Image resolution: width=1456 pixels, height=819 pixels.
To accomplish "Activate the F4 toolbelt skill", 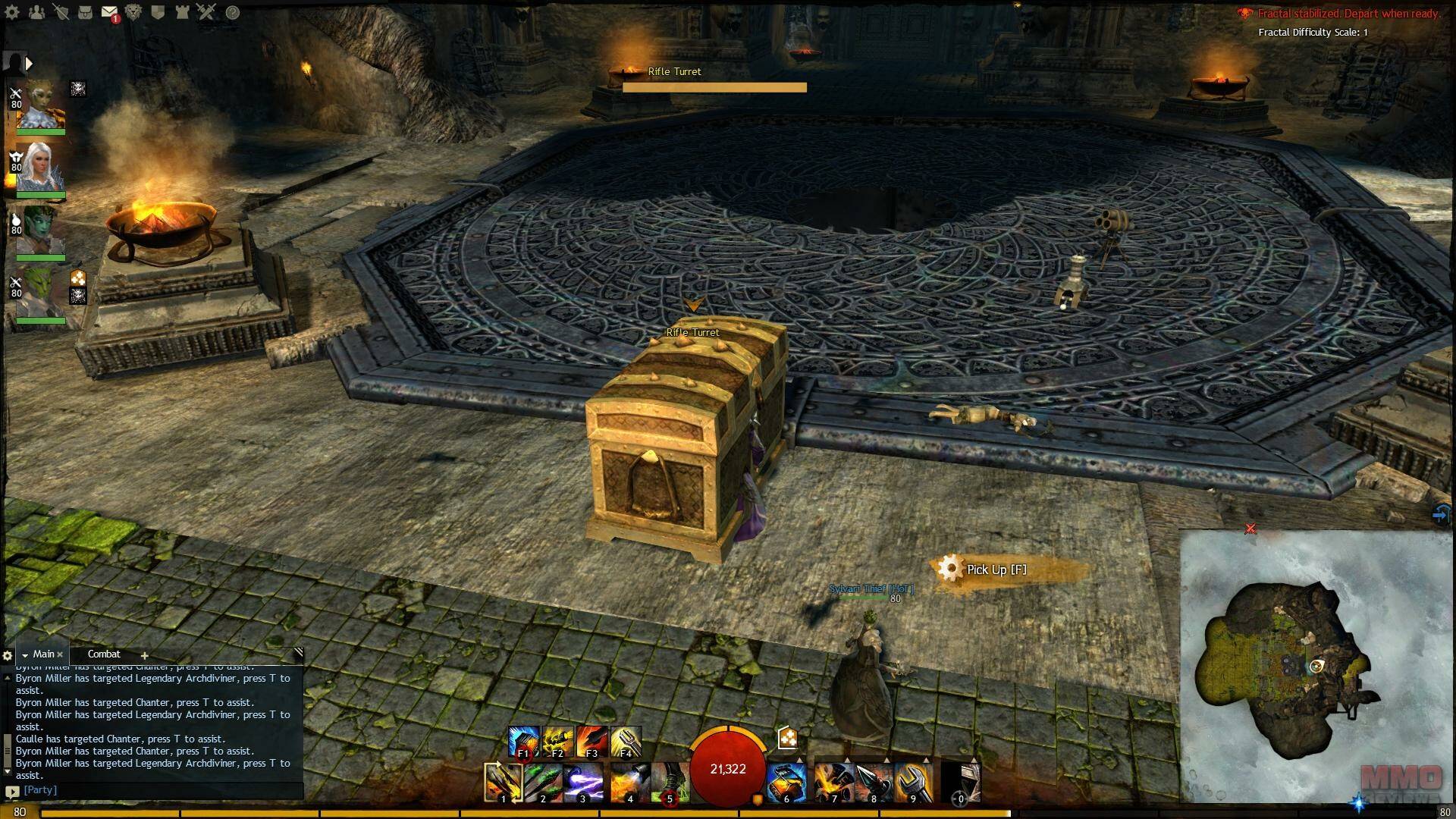I will (626, 742).
